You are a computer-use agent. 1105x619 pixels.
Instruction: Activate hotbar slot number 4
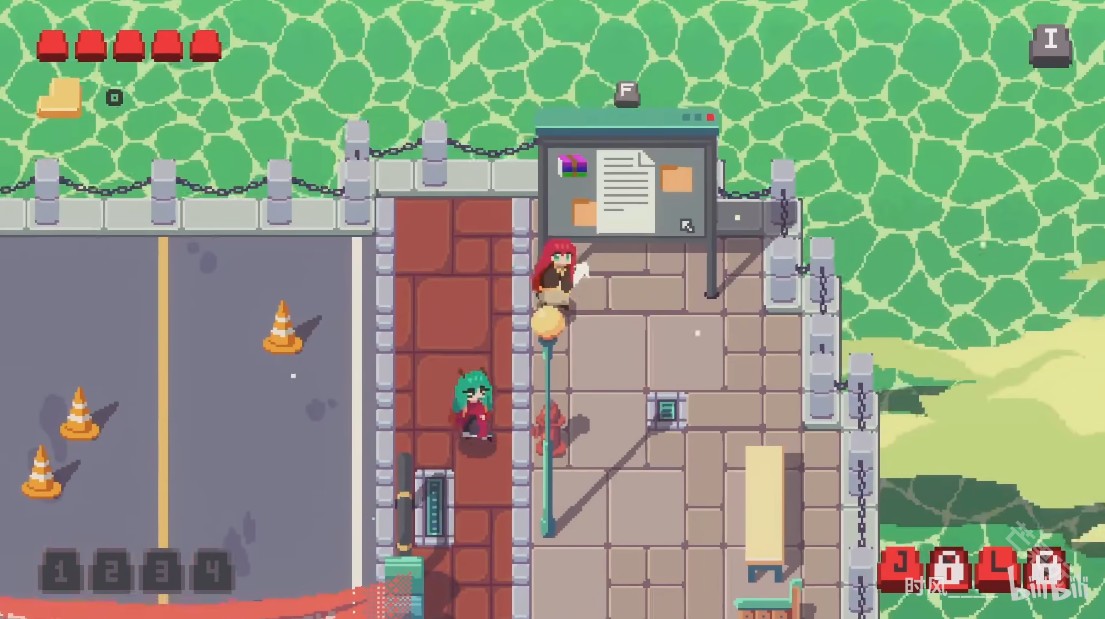point(212,571)
